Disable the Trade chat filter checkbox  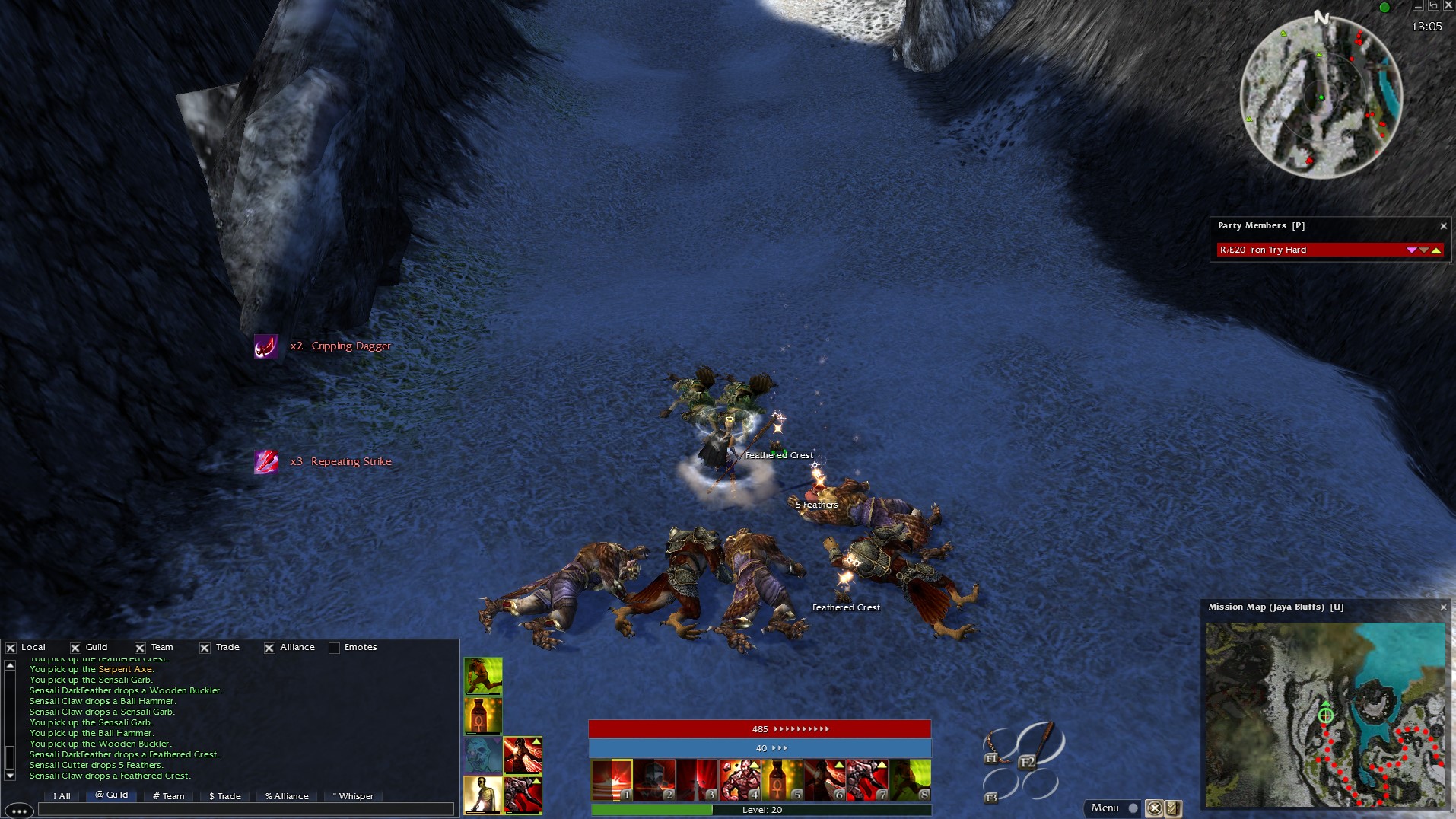pos(205,648)
